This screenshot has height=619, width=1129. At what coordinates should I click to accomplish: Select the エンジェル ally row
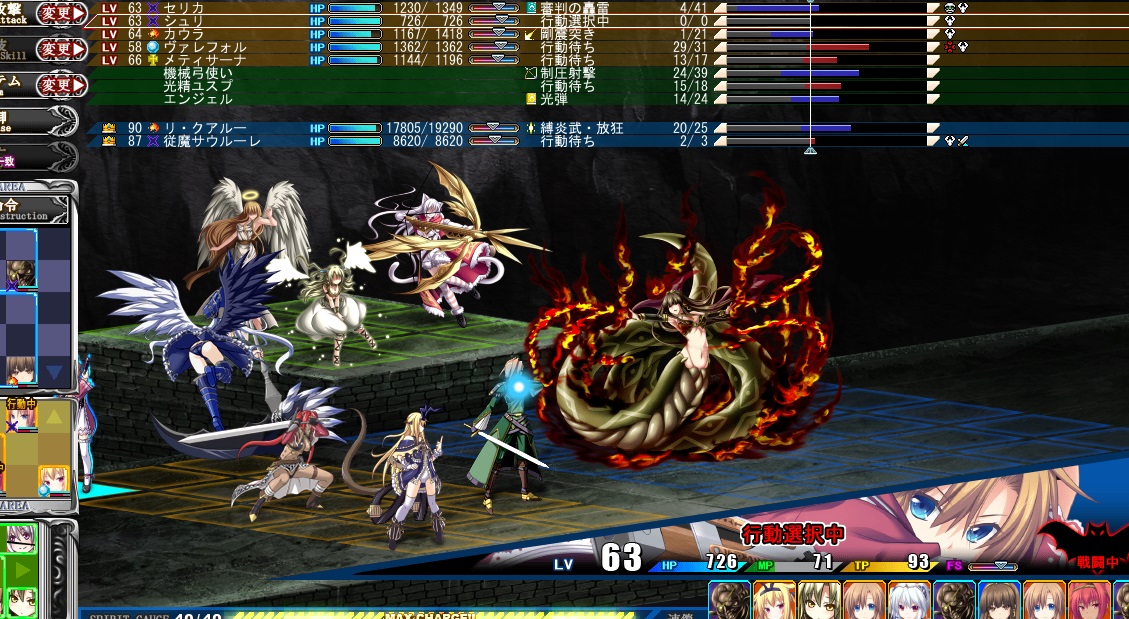click(198, 99)
